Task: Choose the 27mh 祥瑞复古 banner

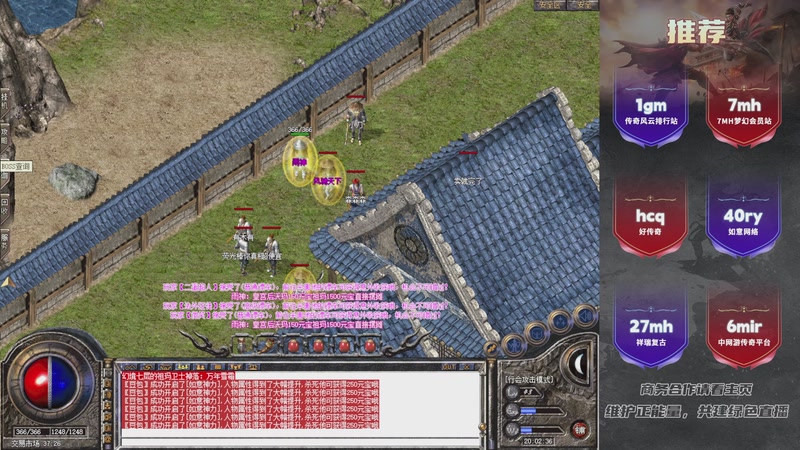Action: pos(651,329)
